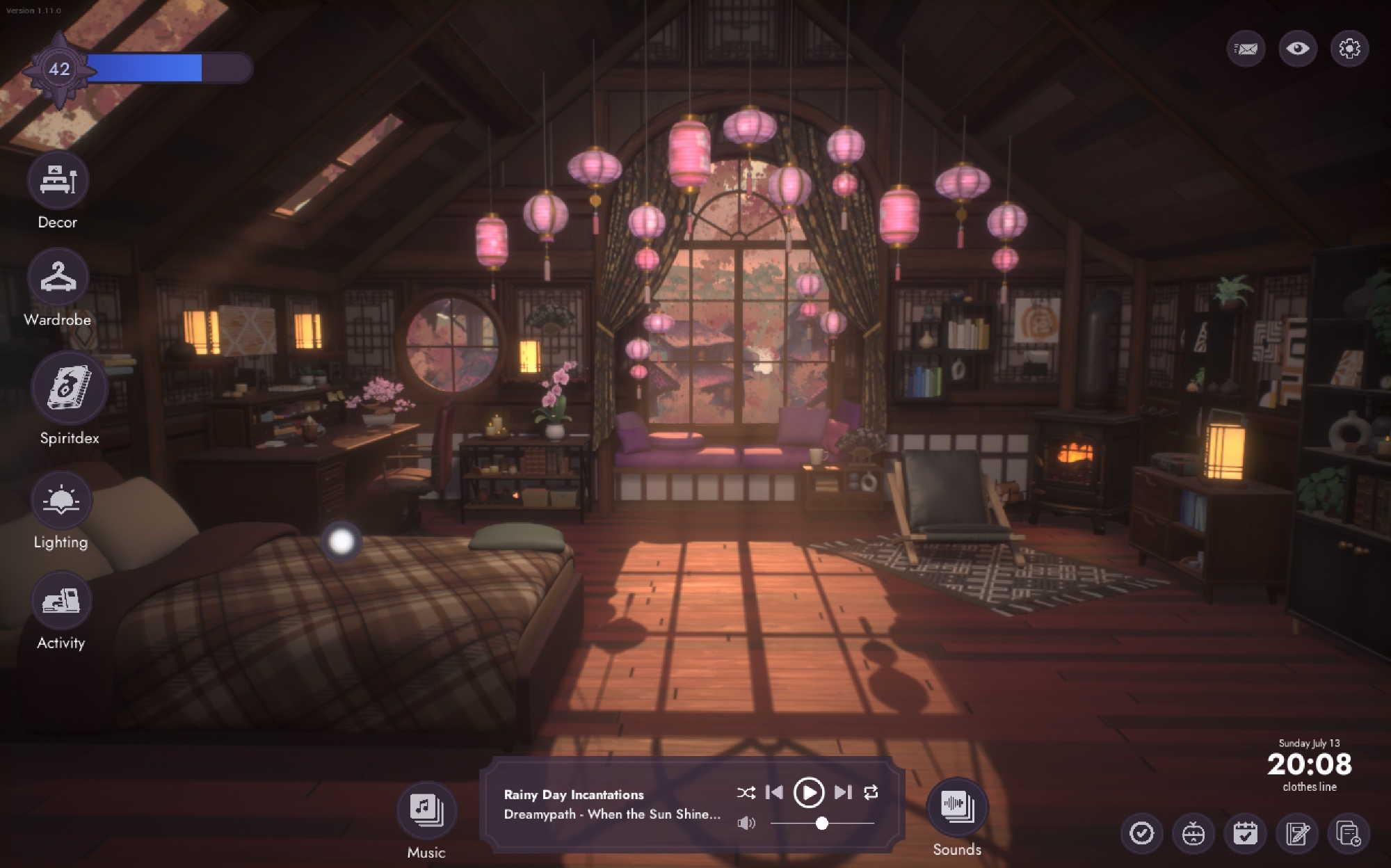
Task: Open the Sounds mixer panel
Action: 957,807
